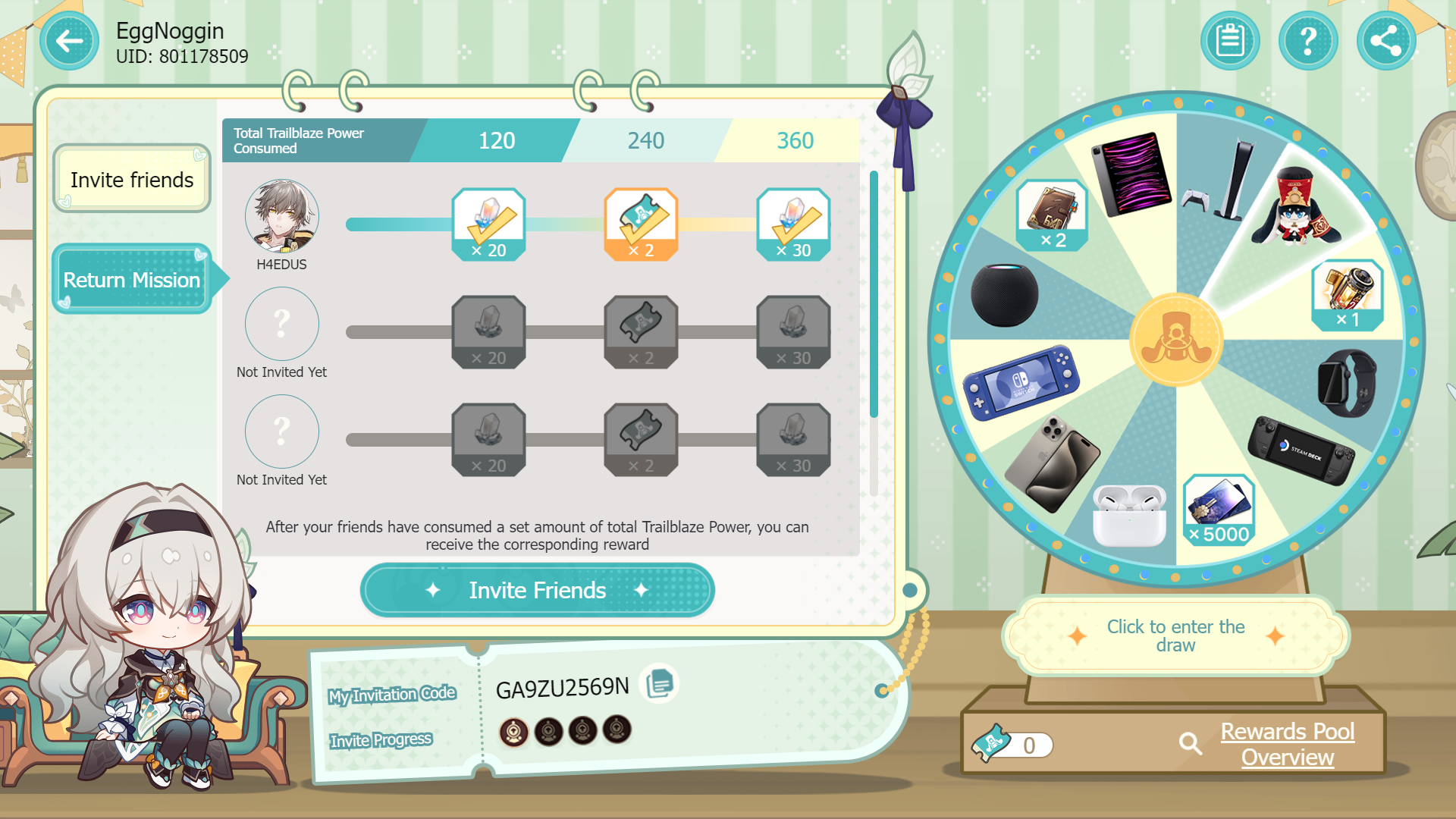
Task: Open the Rewards Pool Overview link
Action: point(1288,744)
